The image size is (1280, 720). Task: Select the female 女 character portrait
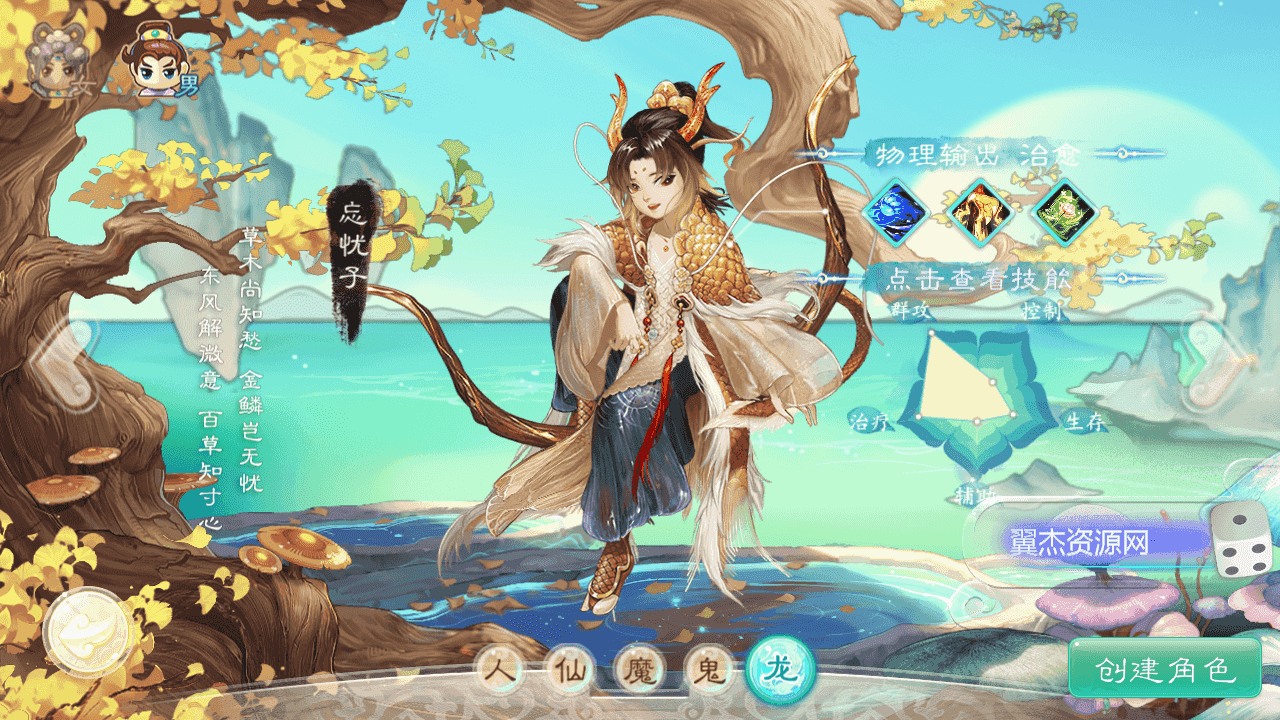(x=55, y=60)
